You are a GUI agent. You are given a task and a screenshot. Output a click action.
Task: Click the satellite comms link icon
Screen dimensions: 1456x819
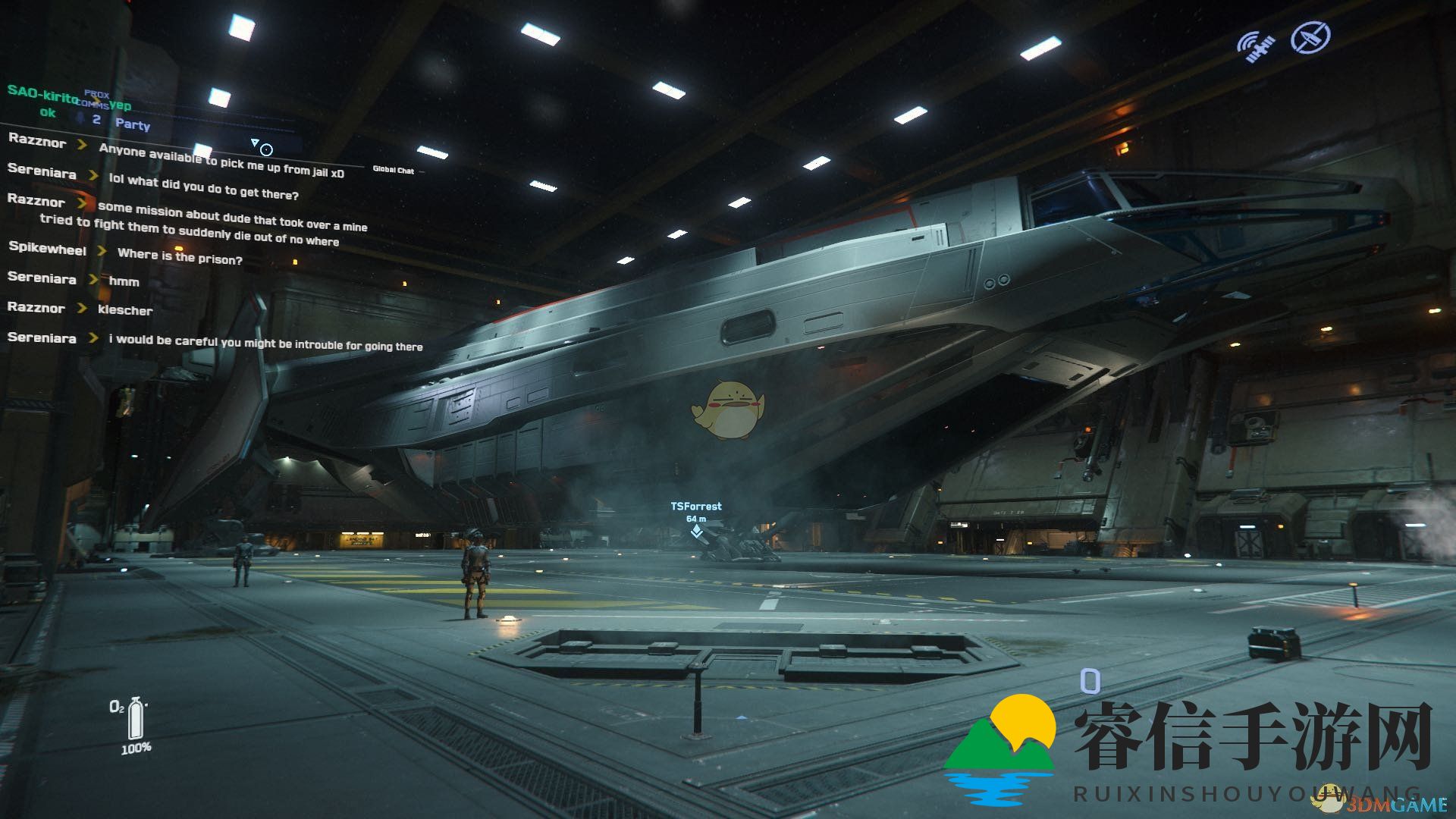point(1256,45)
